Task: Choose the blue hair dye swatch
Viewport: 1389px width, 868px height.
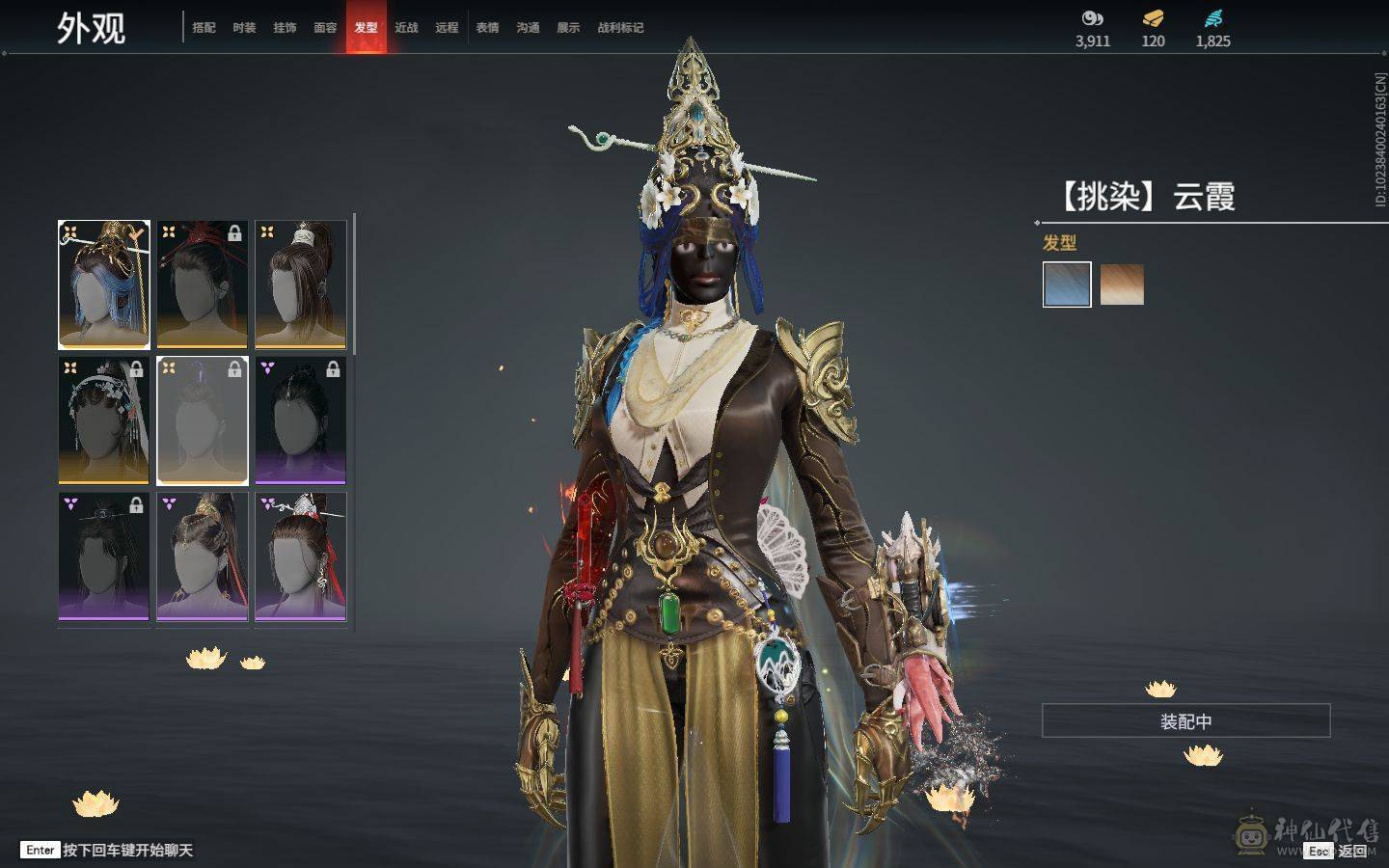Action: coord(1067,285)
